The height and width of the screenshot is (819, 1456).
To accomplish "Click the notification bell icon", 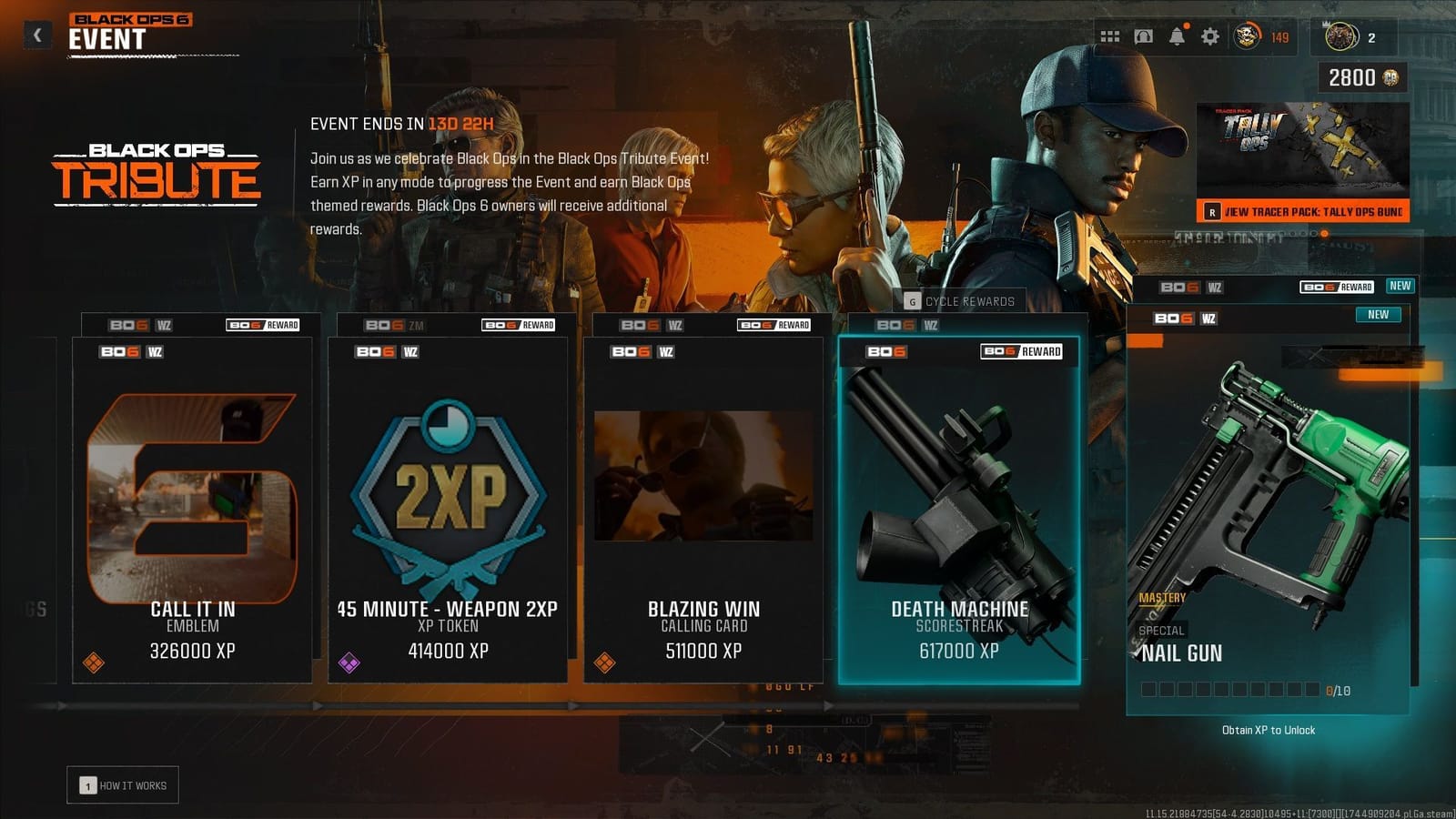I will click(1177, 35).
